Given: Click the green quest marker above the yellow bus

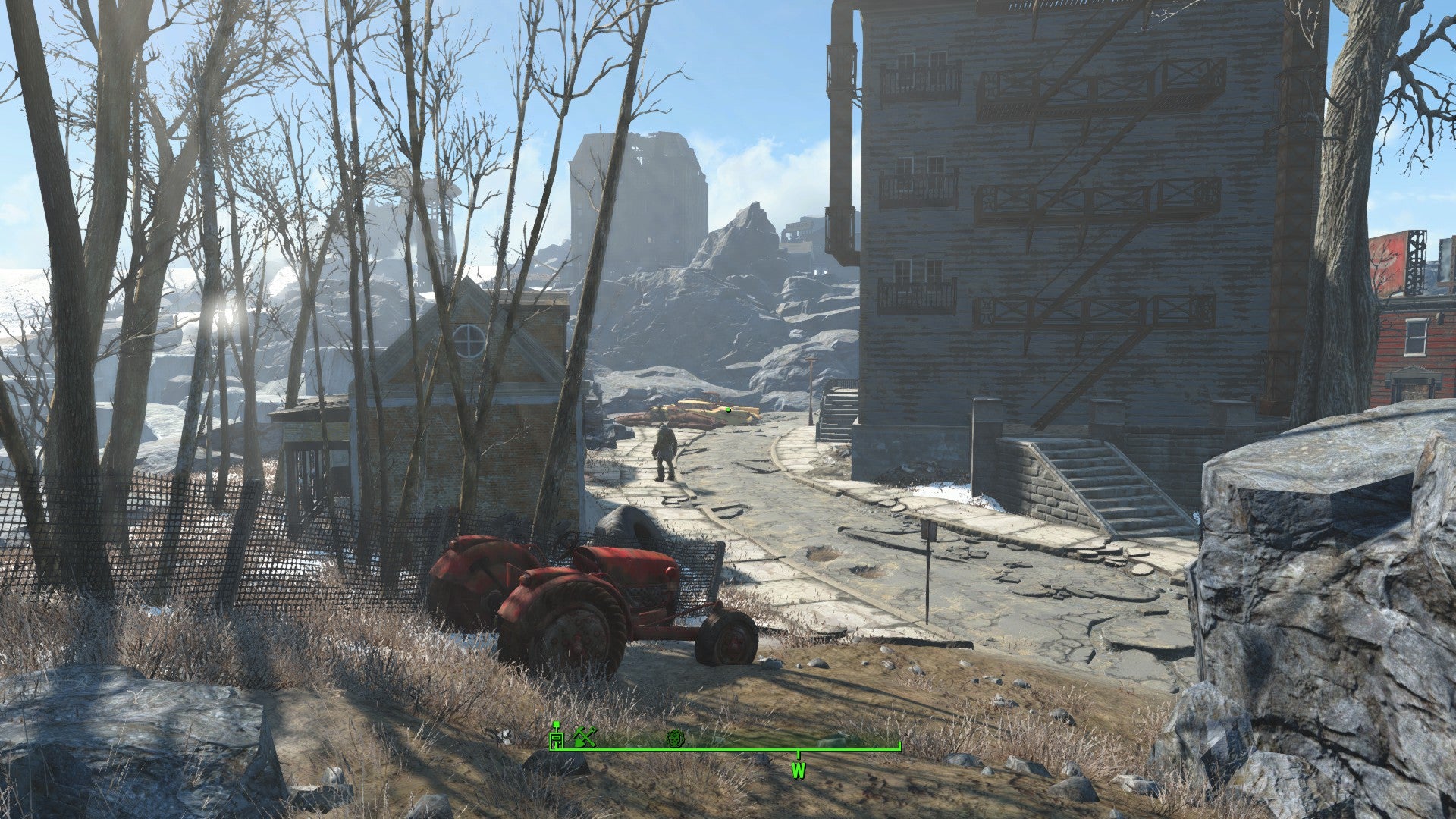Looking at the screenshot, I should (x=727, y=408).
